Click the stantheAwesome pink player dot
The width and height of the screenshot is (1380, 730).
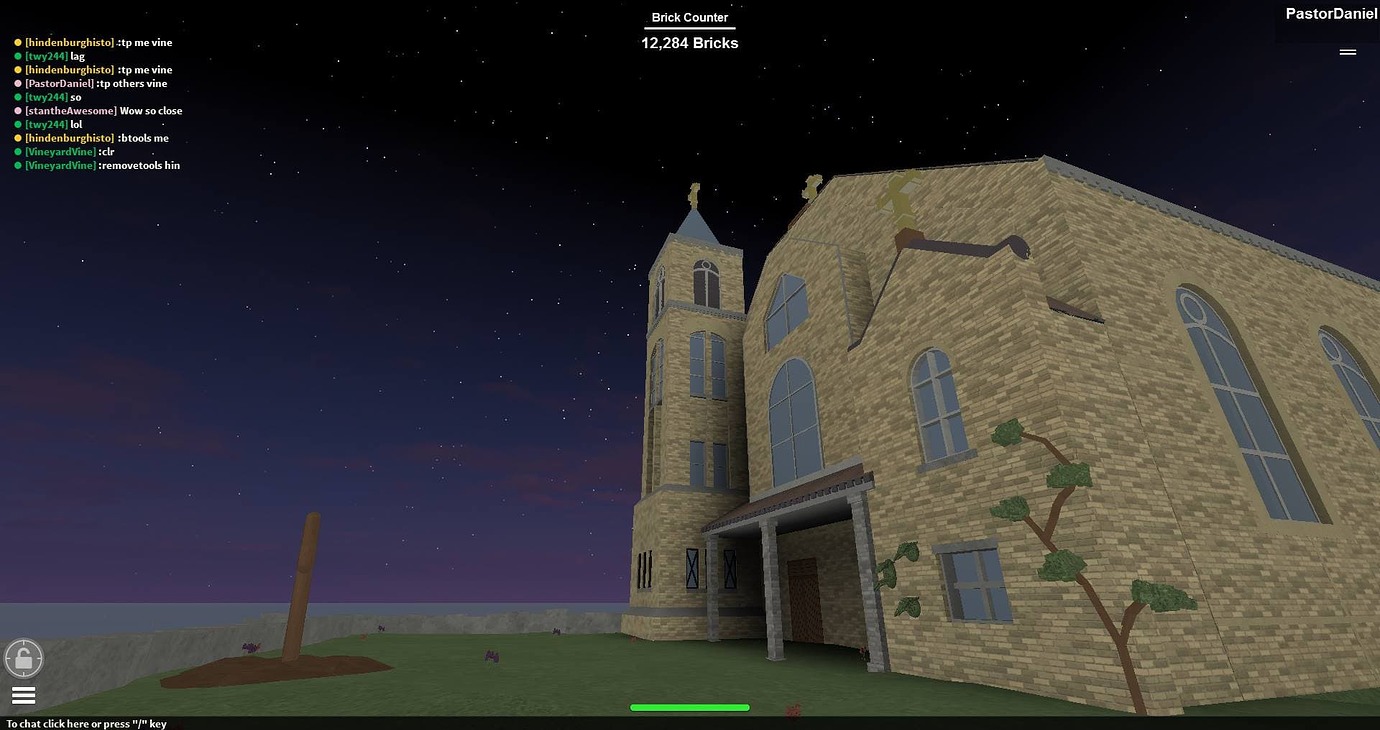17,110
